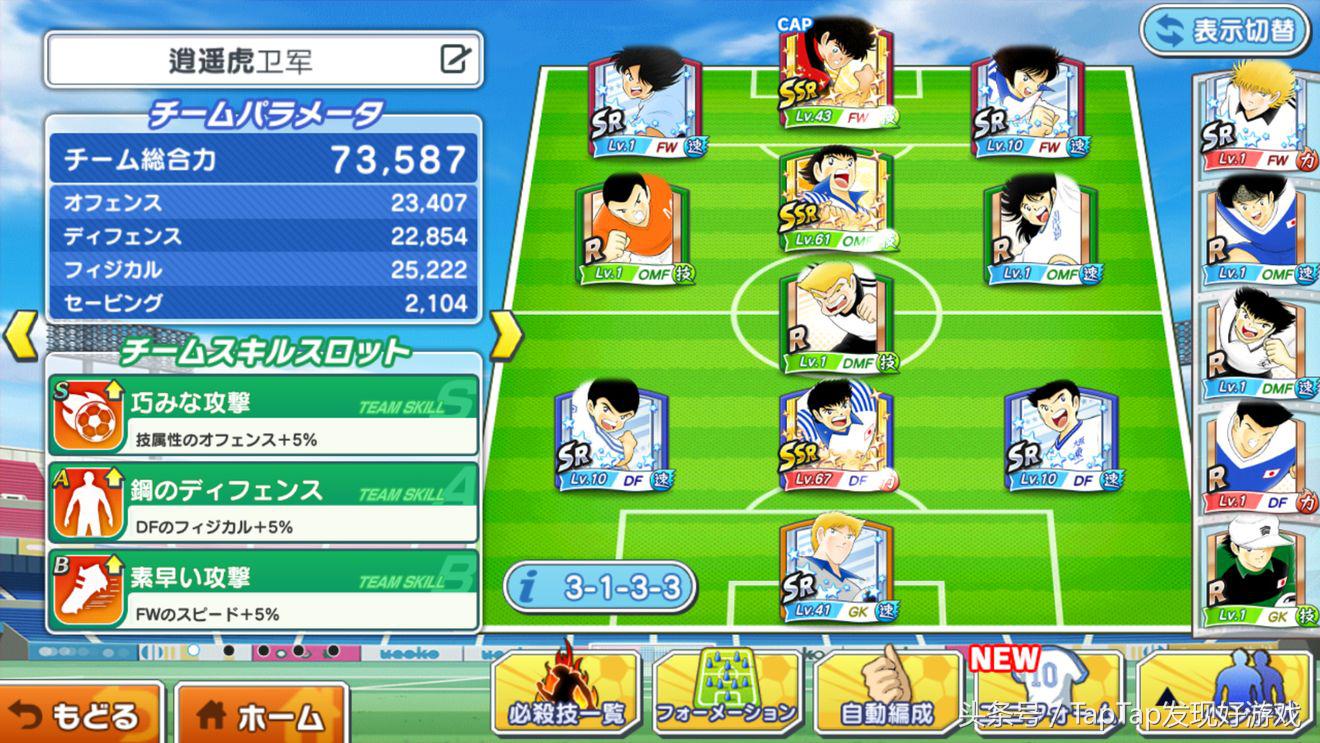Click the right yellow arrow on panel
The height and width of the screenshot is (743, 1320).
[x=506, y=336]
